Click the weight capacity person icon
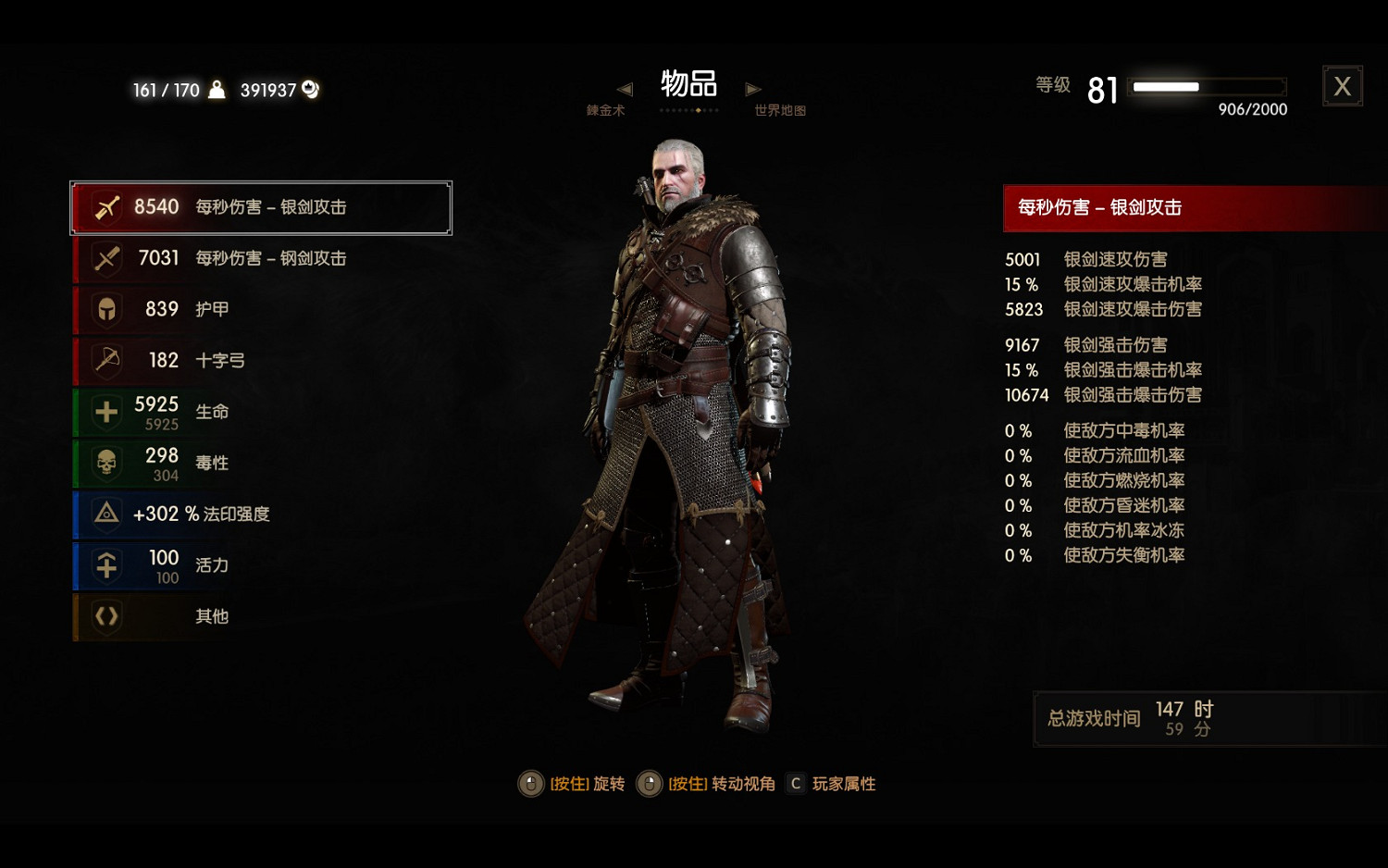Viewport: 1388px width, 868px height. (216, 90)
